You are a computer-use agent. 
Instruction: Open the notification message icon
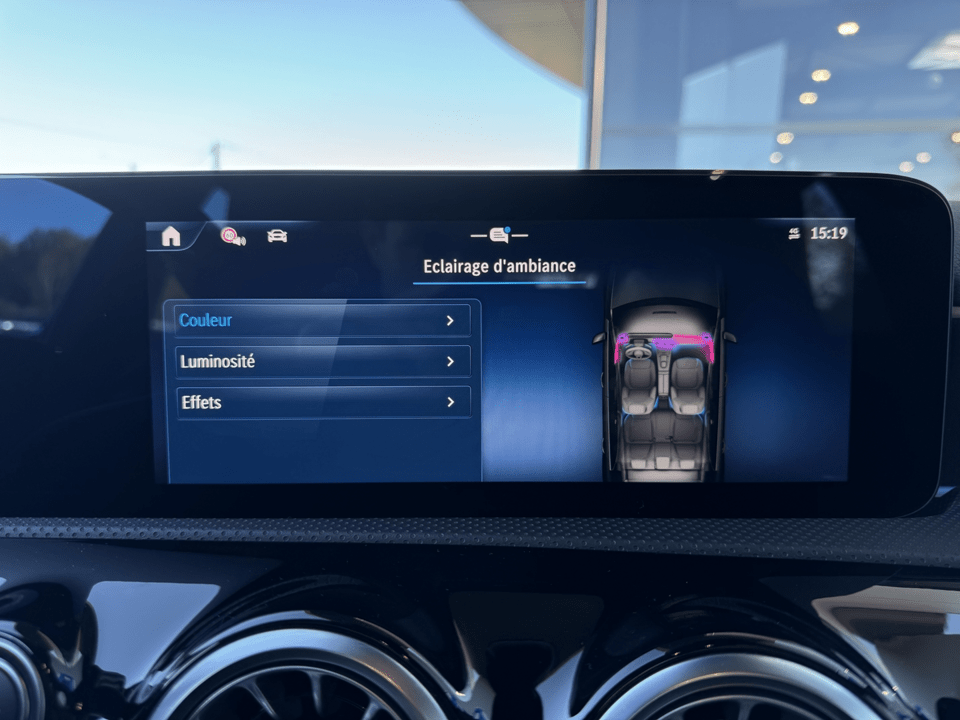pyautogui.click(x=499, y=235)
